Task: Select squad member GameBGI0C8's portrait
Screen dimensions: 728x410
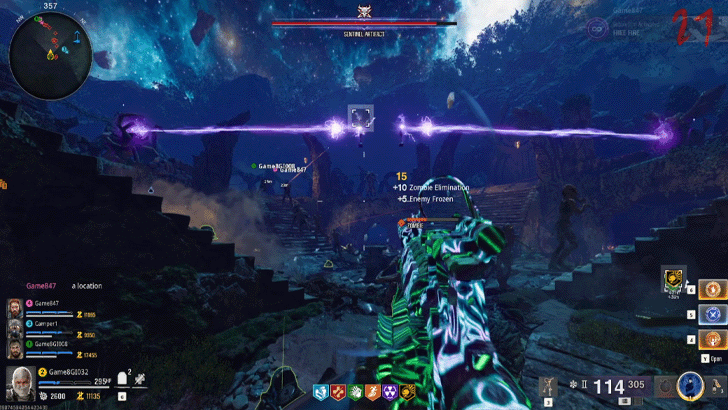Action: point(14,346)
